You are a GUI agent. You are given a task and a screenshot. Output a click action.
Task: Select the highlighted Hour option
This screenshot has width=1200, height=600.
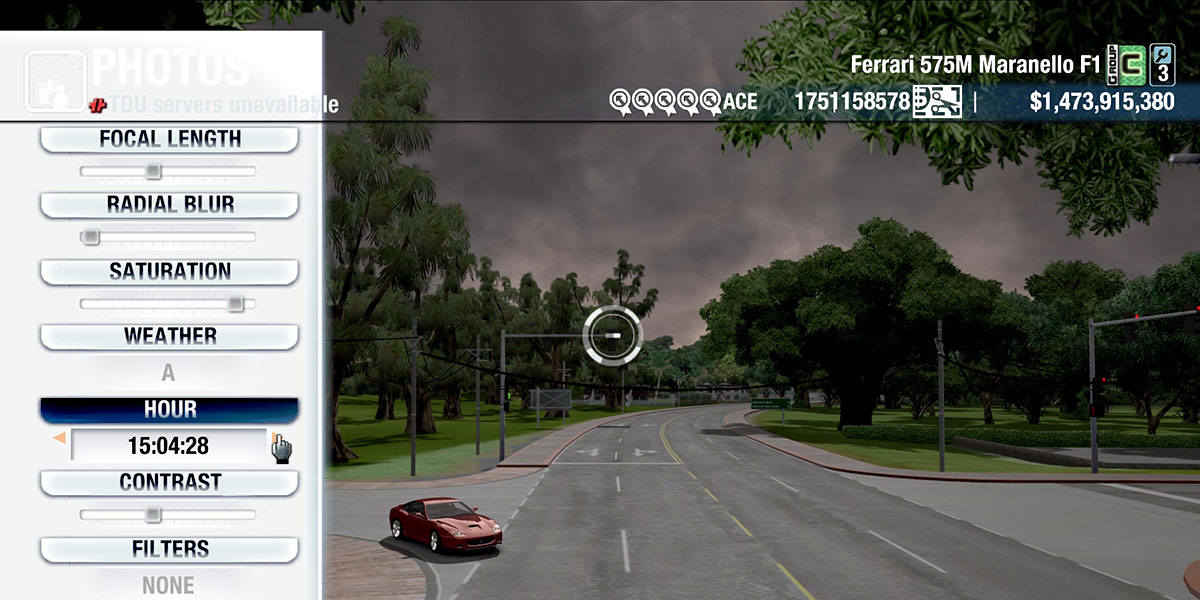pyautogui.click(x=169, y=410)
